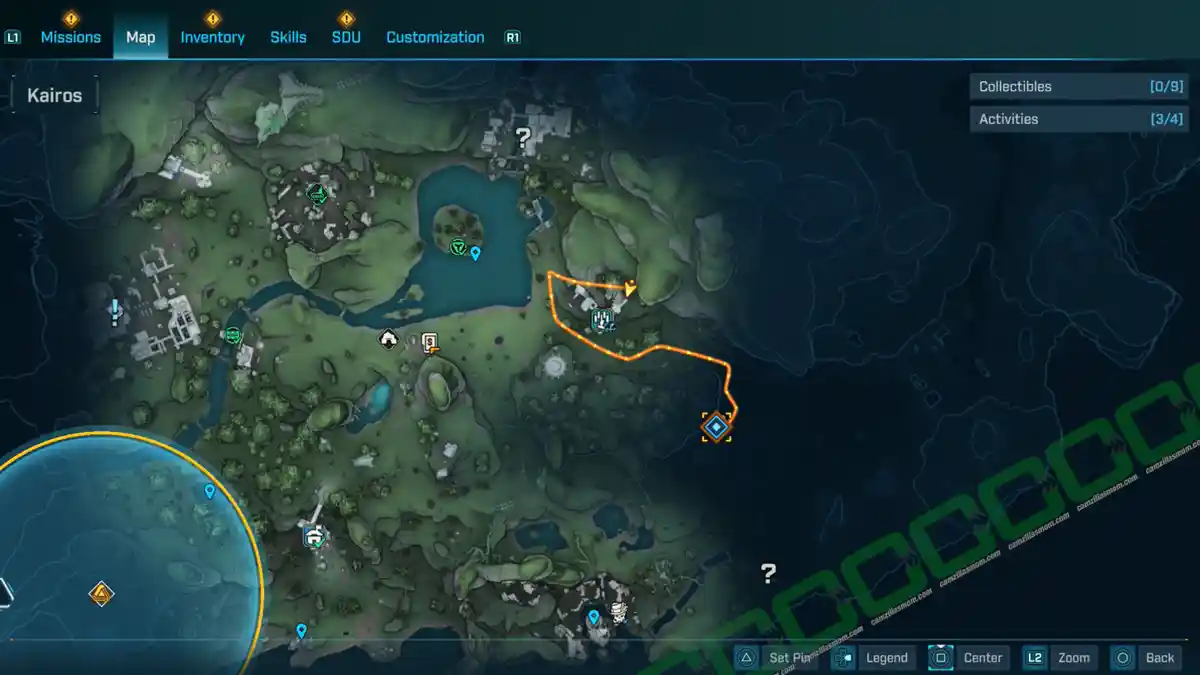Open the Skills tab
1200x675 pixels.
click(x=288, y=37)
